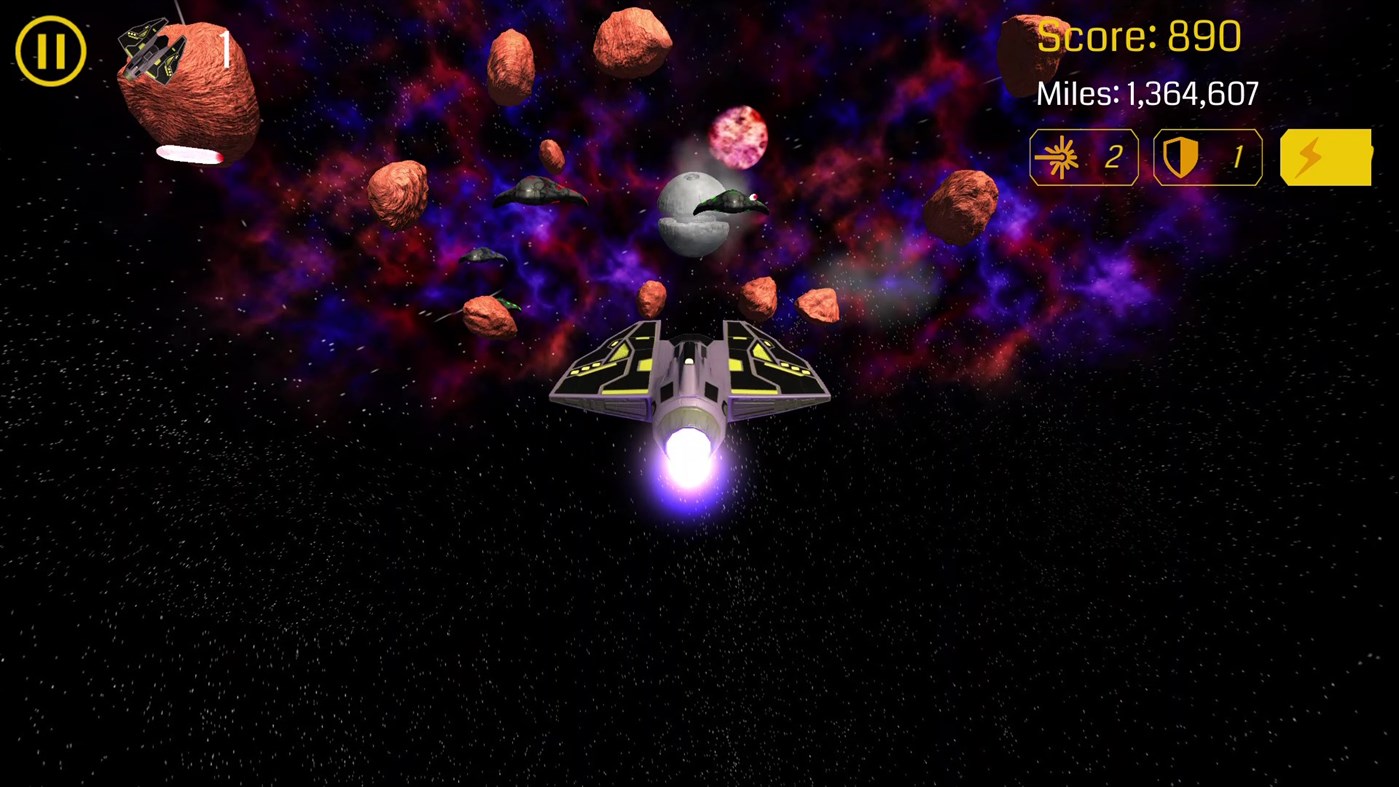Select the laser power-up icon
Image resolution: width=1399 pixels, height=787 pixels.
(x=1060, y=156)
